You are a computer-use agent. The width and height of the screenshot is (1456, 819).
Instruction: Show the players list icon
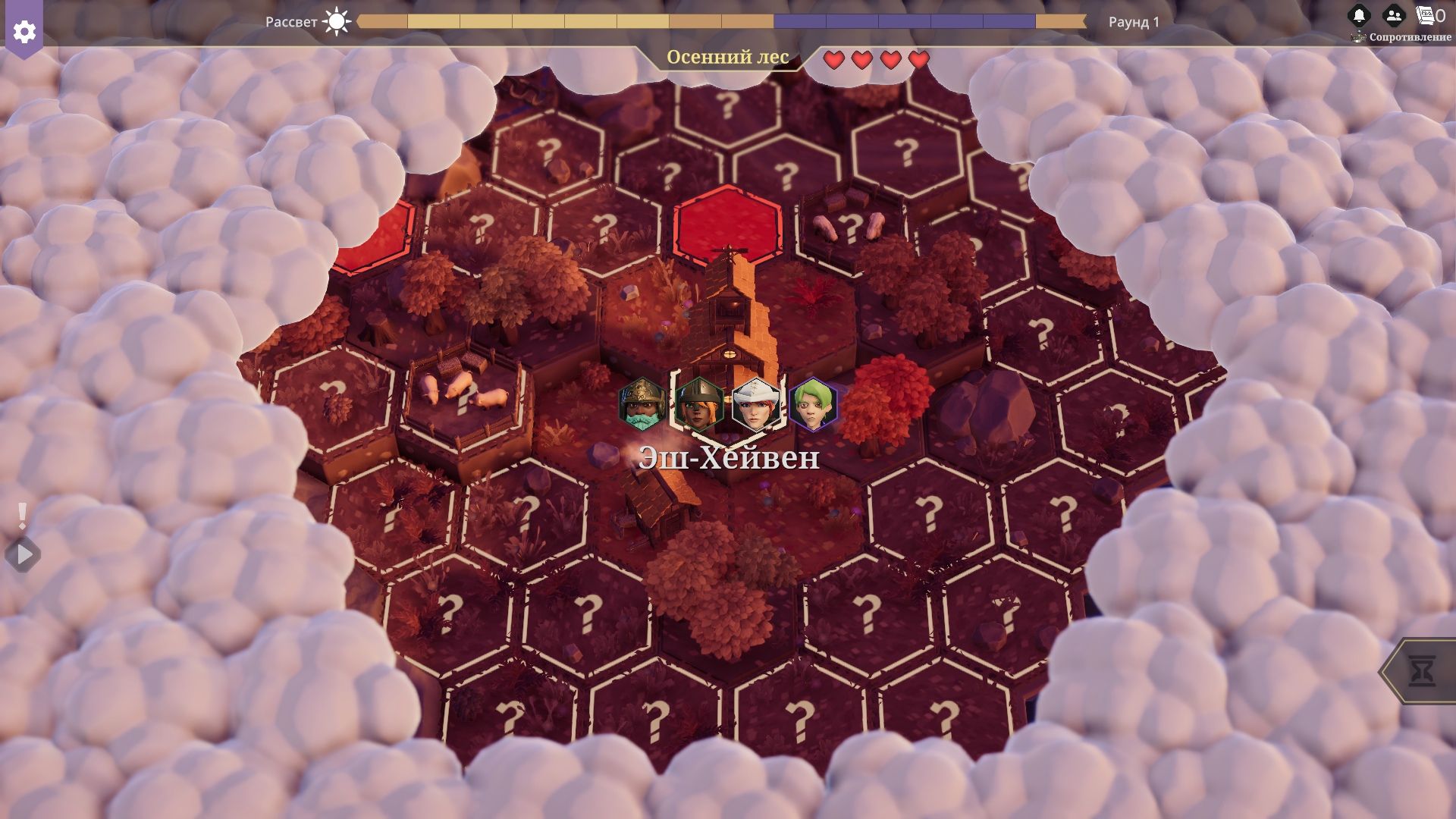tap(1393, 15)
